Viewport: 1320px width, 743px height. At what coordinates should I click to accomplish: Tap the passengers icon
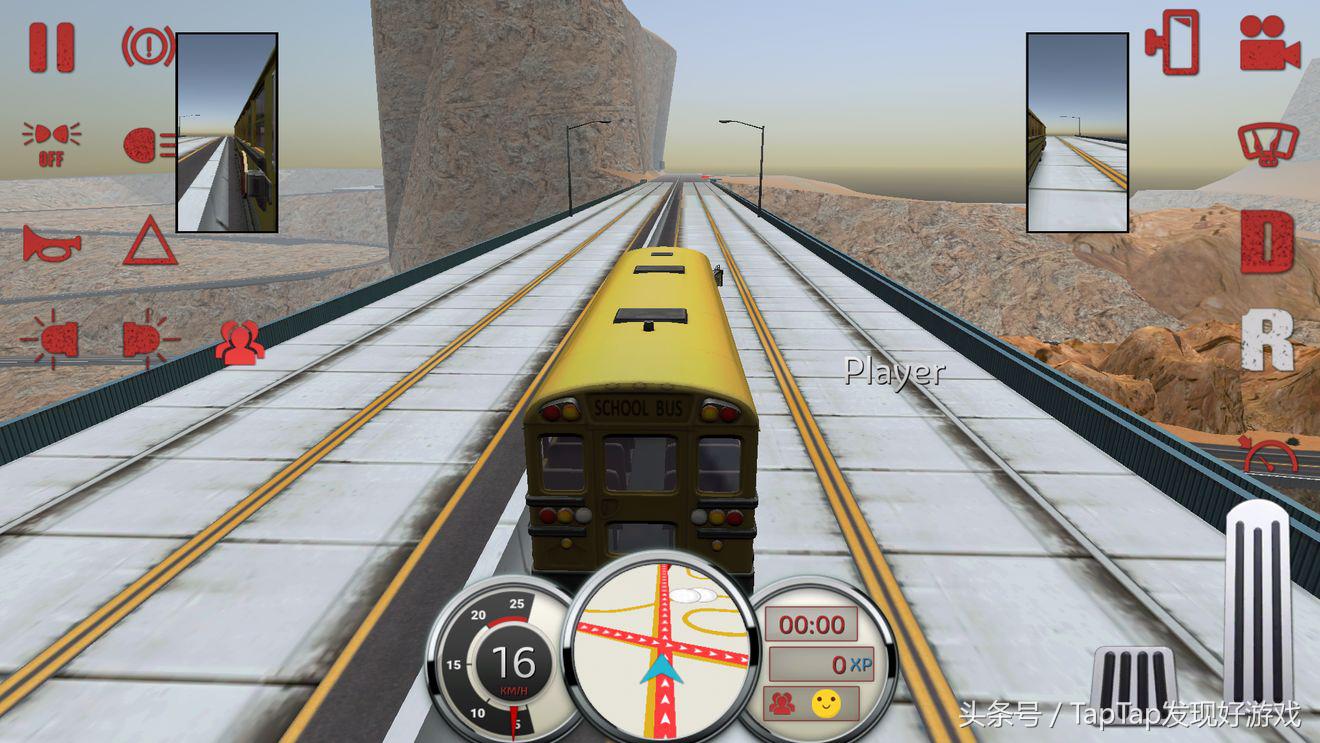(240, 341)
